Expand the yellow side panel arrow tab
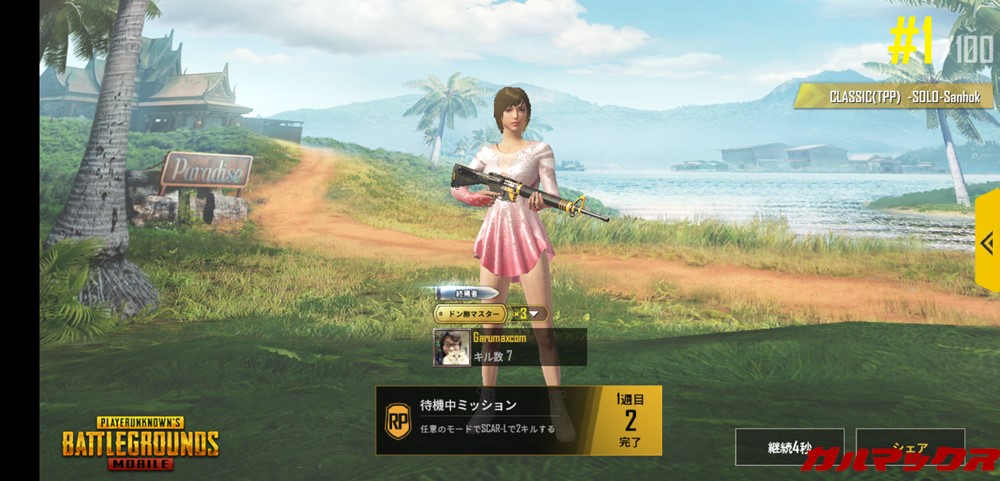 pyautogui.click(x=987, y=243)
